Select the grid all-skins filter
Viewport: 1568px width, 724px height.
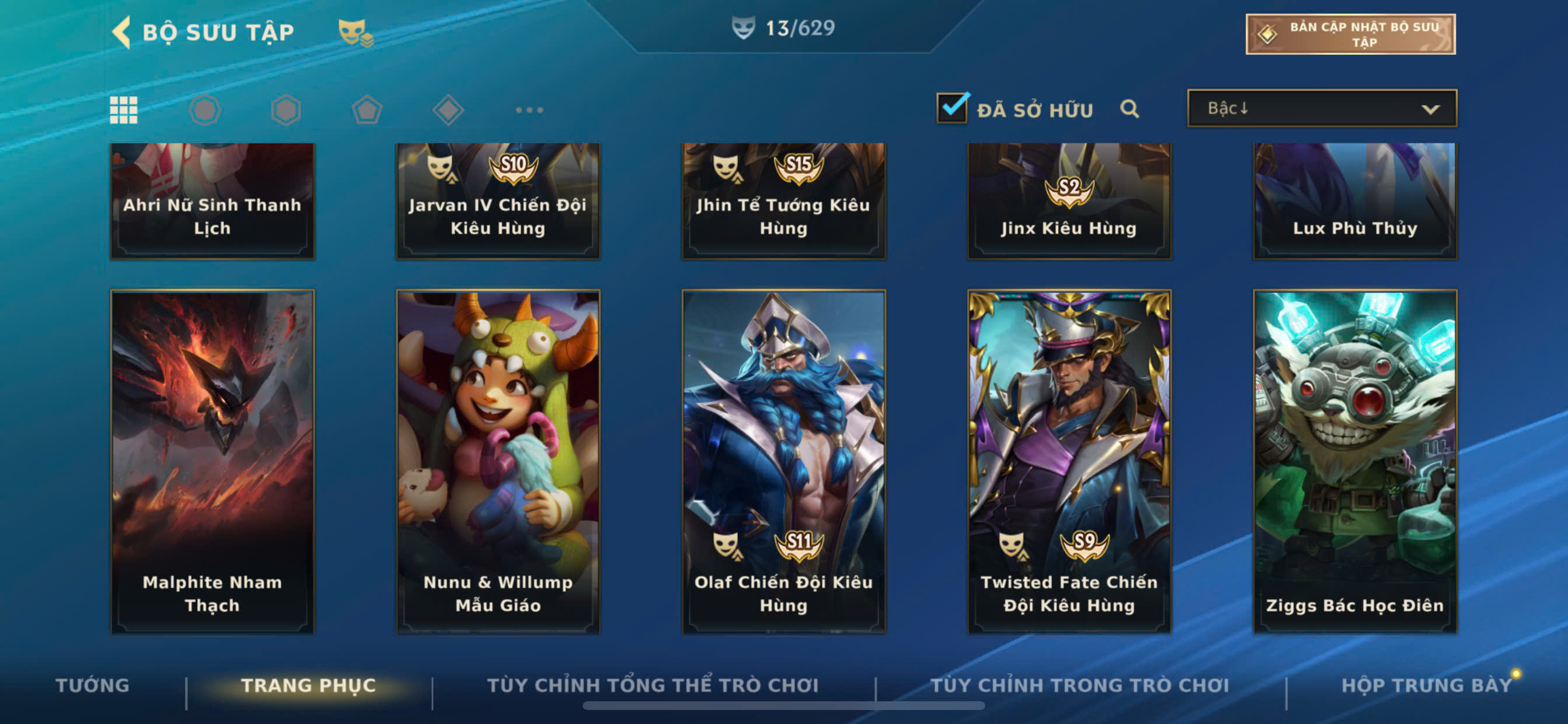(124, 110)
